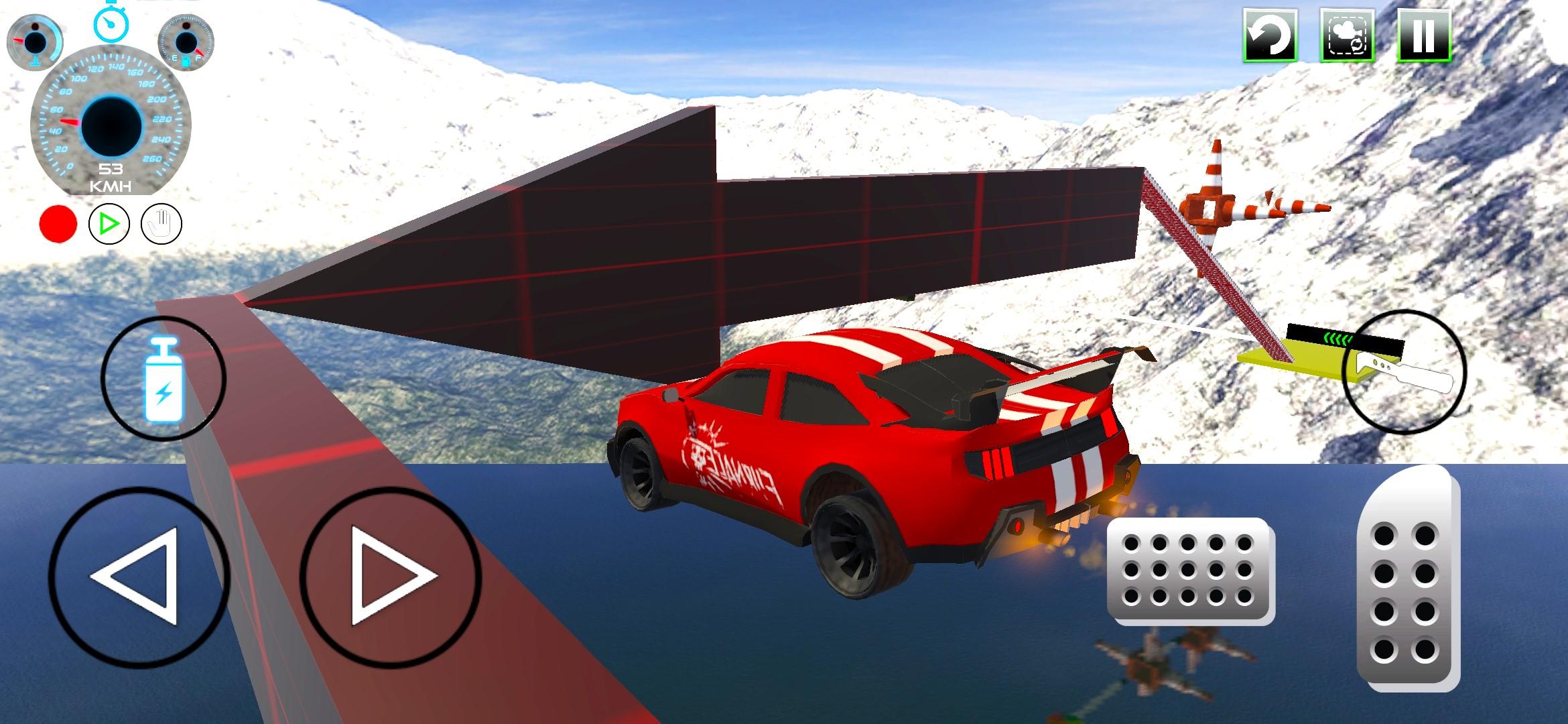Screen dimensions: 1568x724
Task: Tap the speedometer needle
Action: (x=70, y=121)
